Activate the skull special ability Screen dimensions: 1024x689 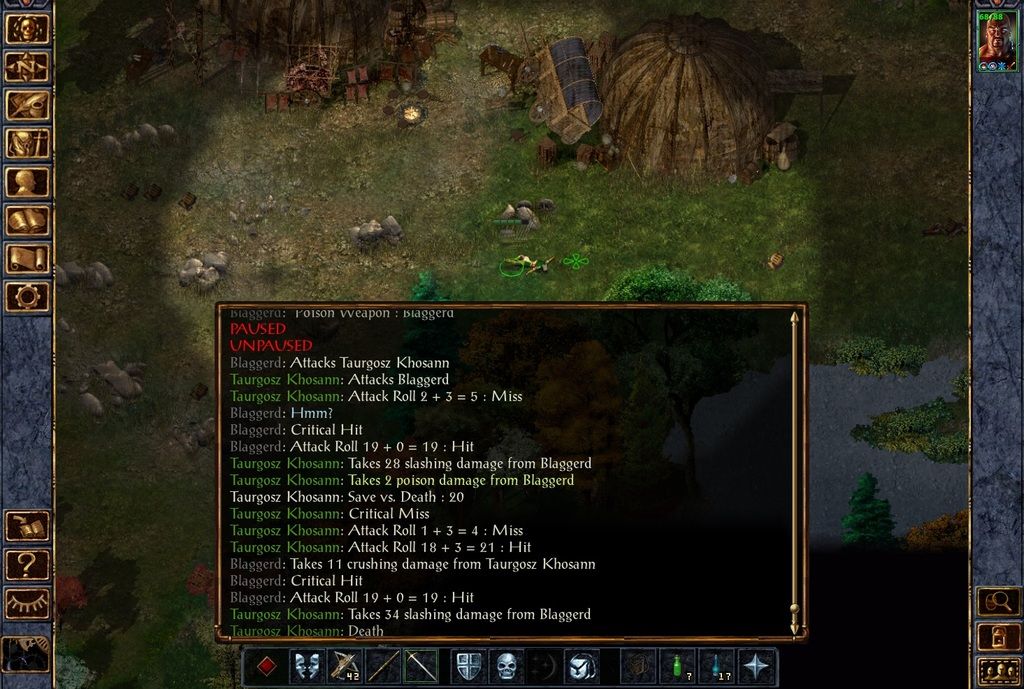506,666
